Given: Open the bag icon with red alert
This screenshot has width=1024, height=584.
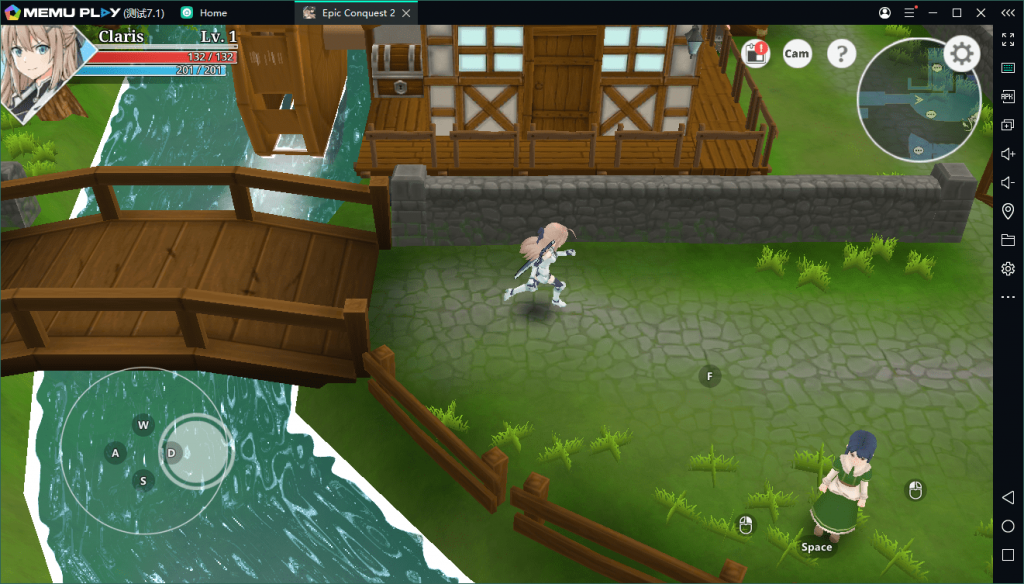Looking at the screenshot, I should [x=756, y=54].
